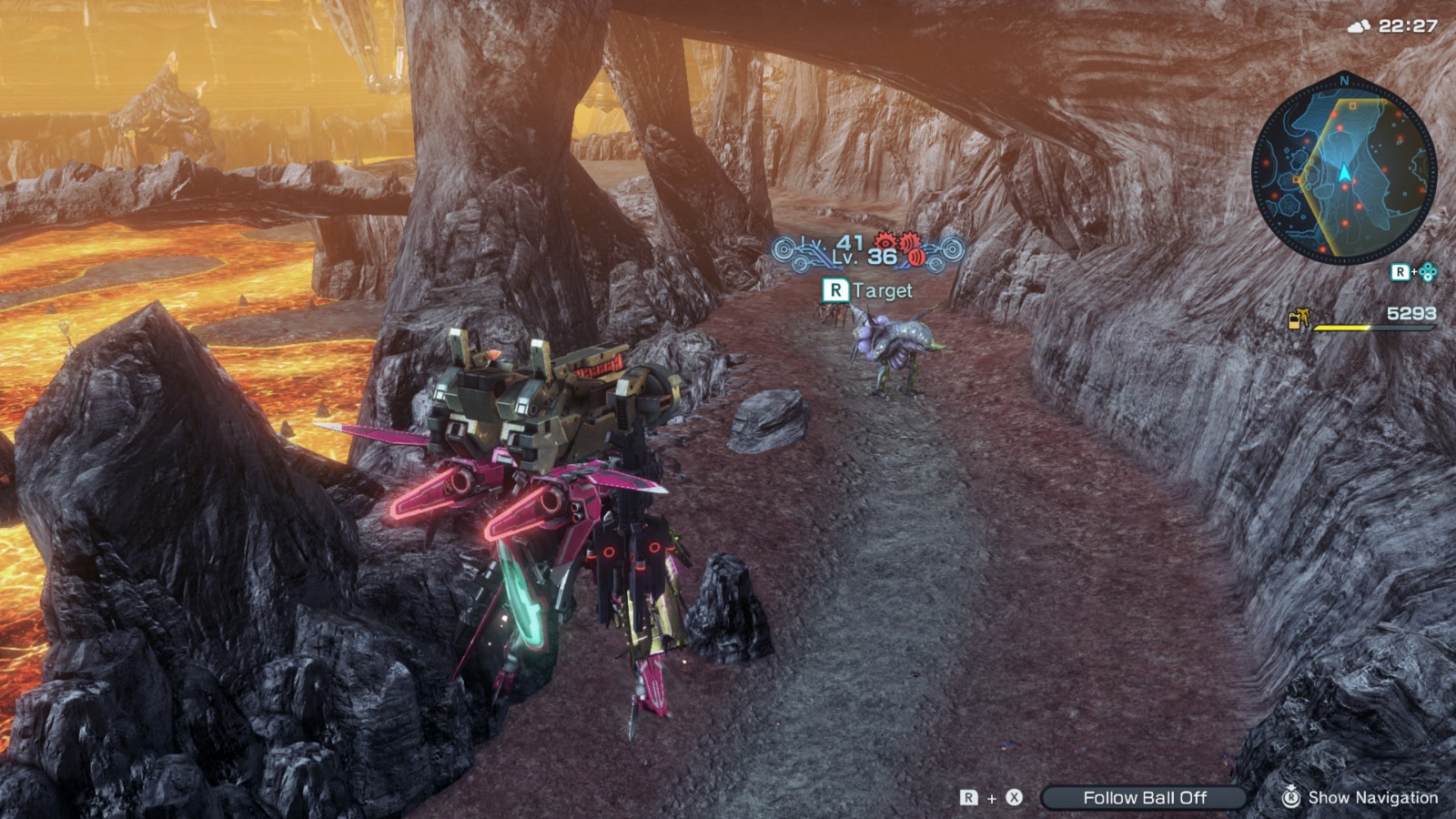The width and height of the screenshot is (1456, 819).
Task: Select the controller D-pad icon beside the R prompt
Action: (x=1427, y=272)
